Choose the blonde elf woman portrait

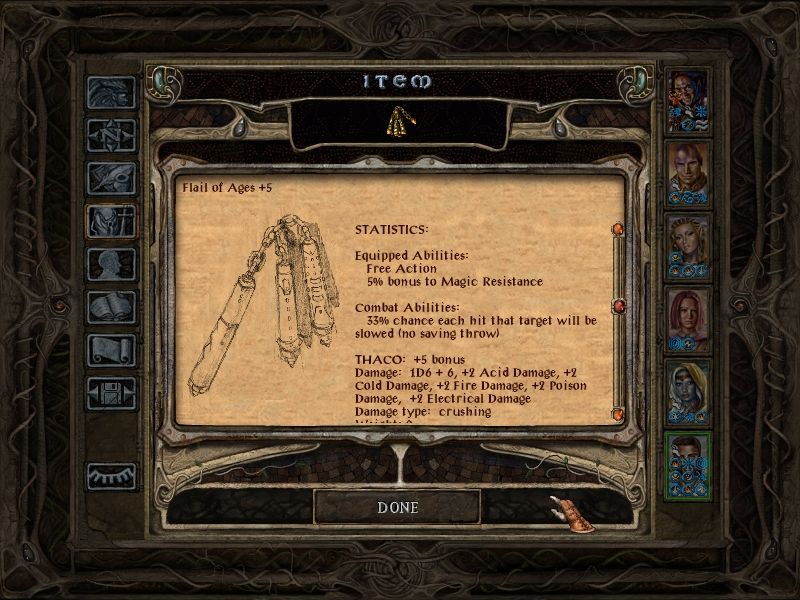(x=688, y=246)
